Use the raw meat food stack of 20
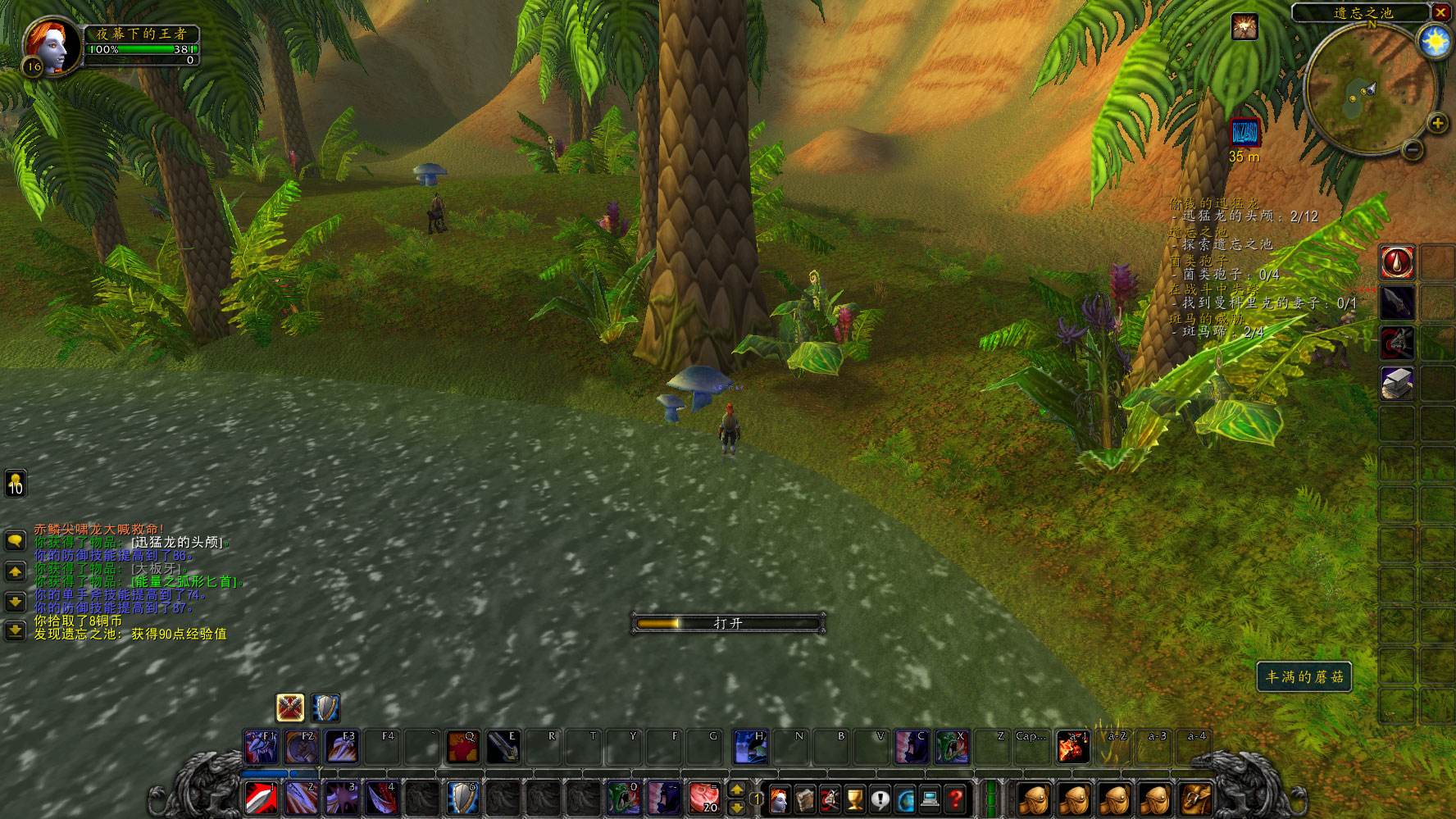The width and height of the screenshot is (1456, 819). pyautogui.click(x=704, y=798)
